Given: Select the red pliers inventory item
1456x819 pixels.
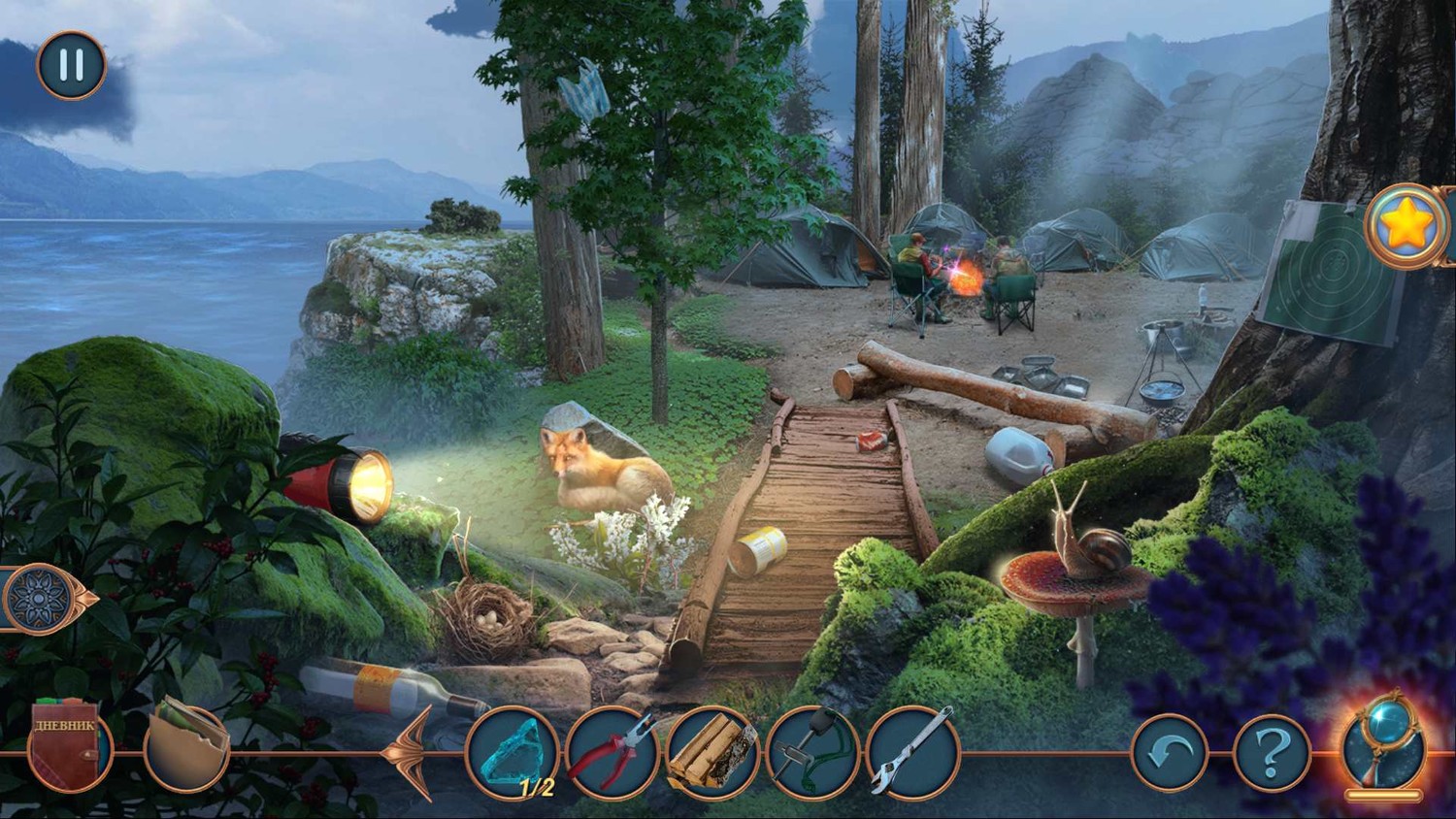Looking at the screenshot, I should [x=612, y=753].
